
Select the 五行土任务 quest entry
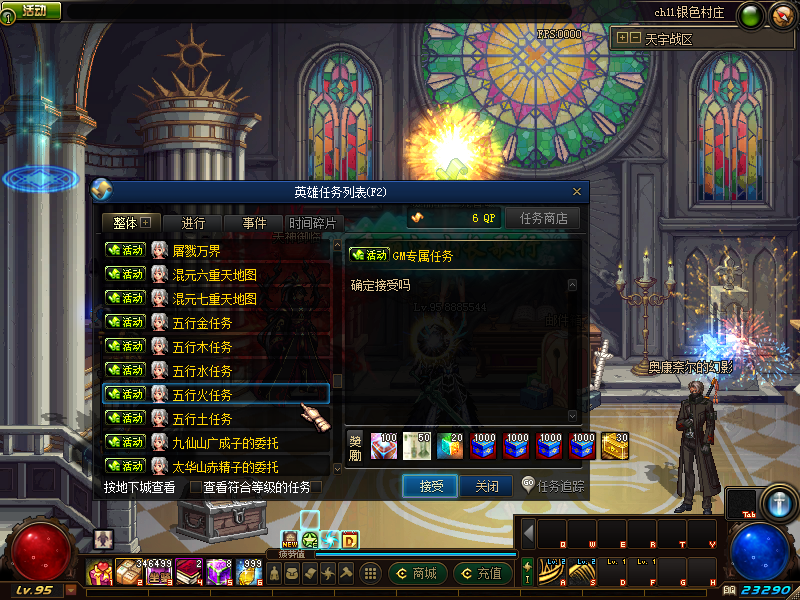216,418
